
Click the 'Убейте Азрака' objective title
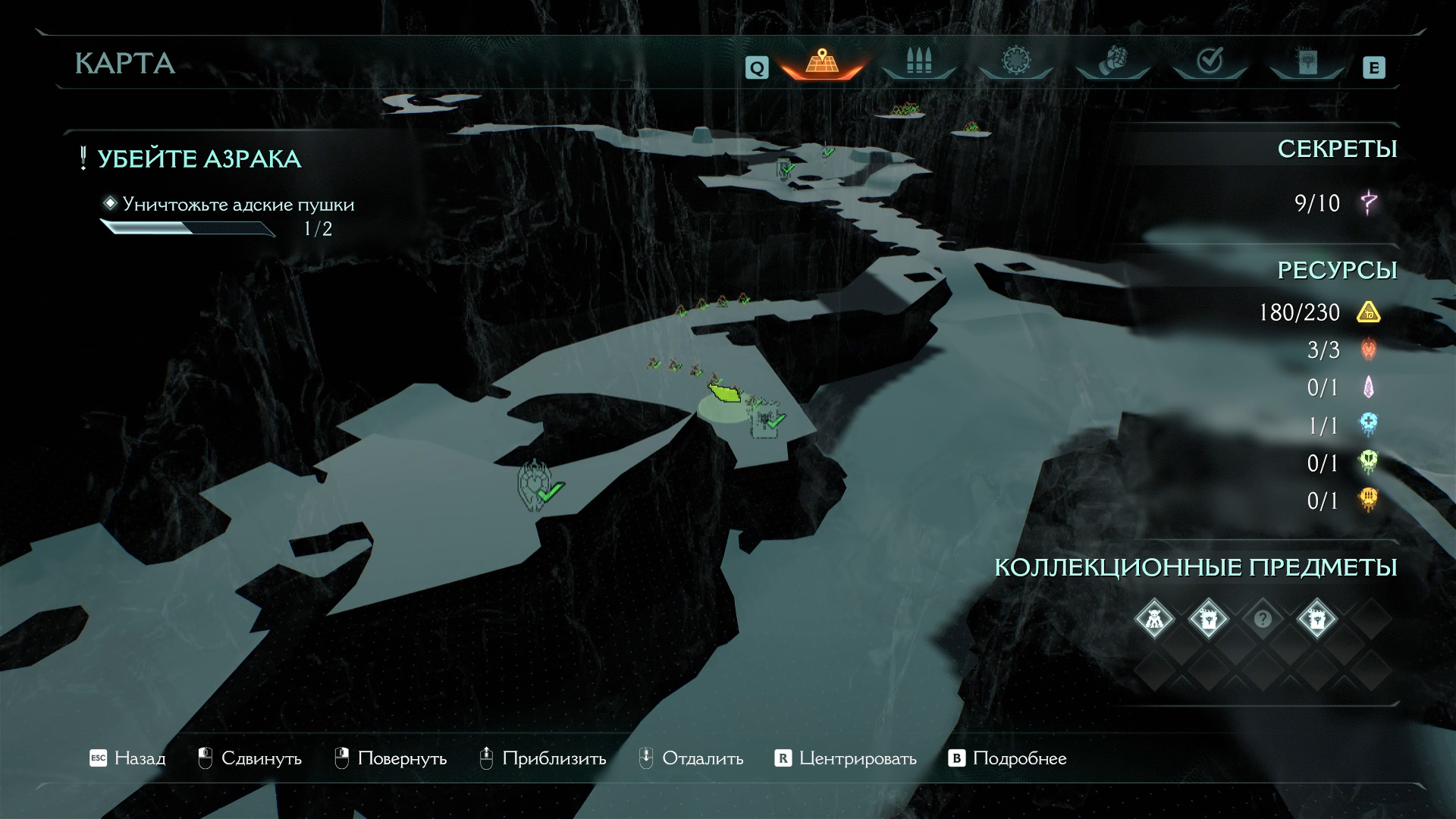[199, 159]
